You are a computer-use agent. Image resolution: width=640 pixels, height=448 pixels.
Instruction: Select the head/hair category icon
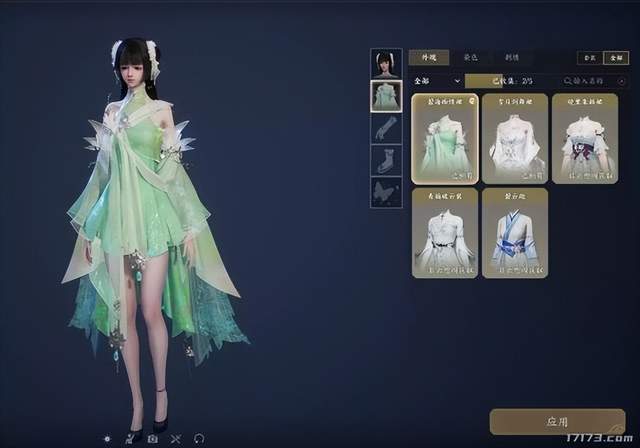[386, 63]
